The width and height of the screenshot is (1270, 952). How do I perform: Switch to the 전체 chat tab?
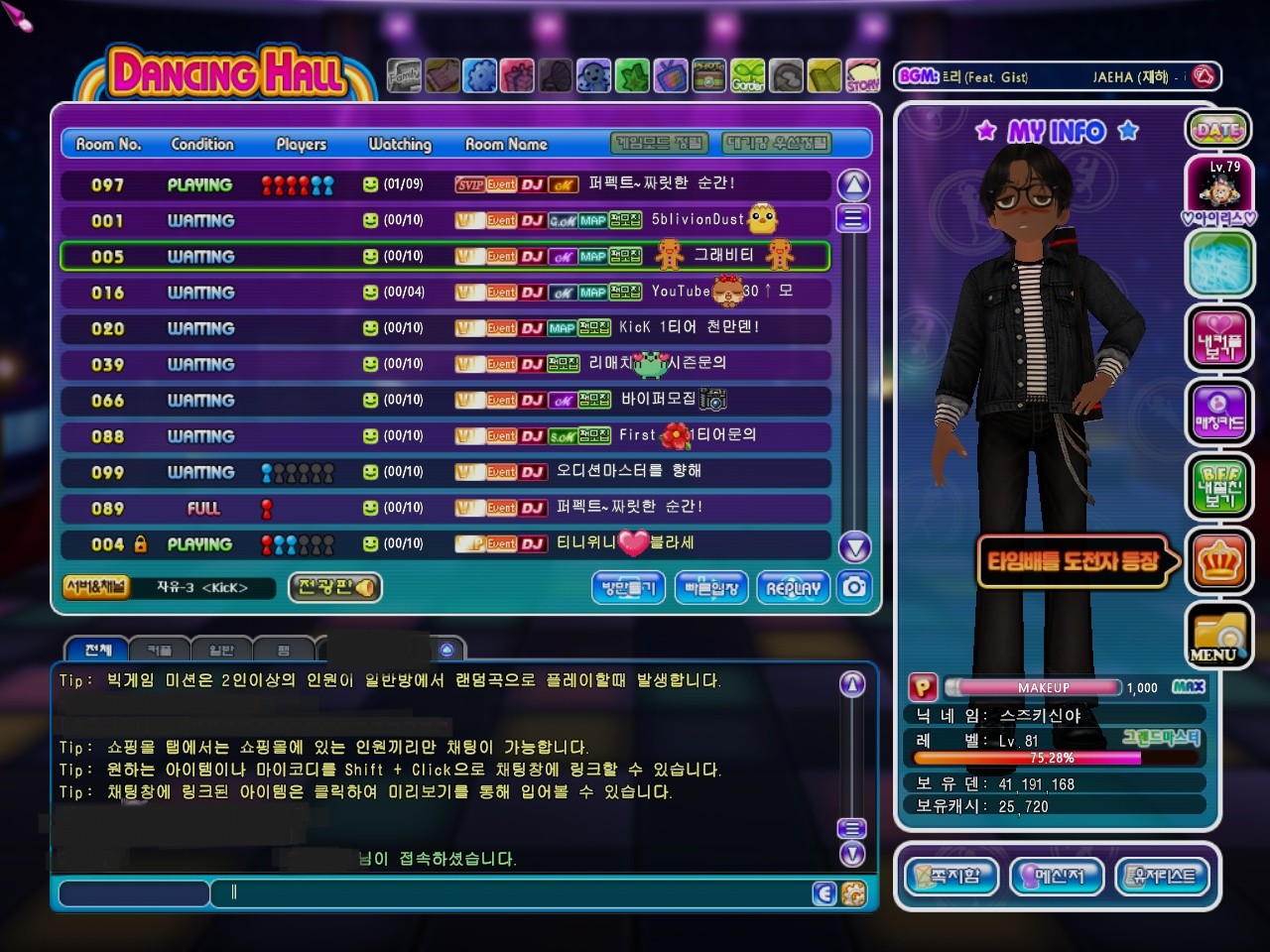click(x=97, y=650)
